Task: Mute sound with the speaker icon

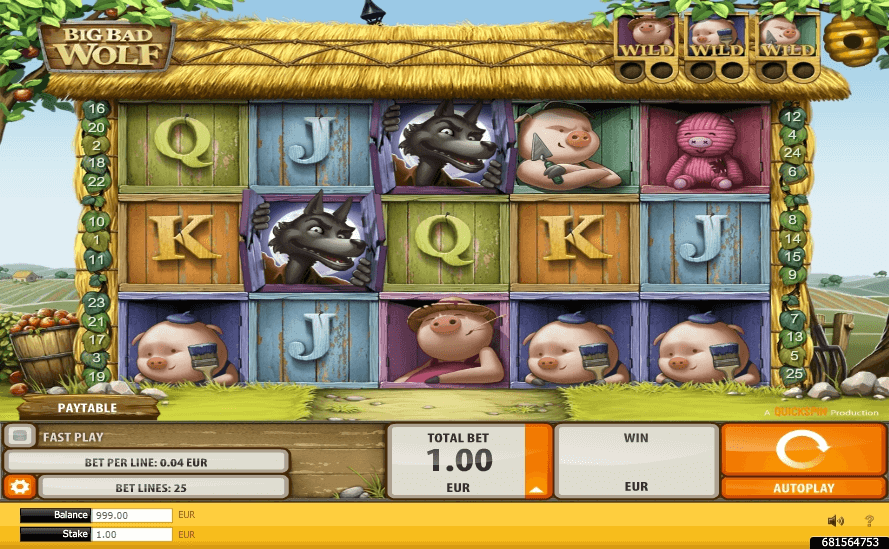Action: [x=836, y=520]
